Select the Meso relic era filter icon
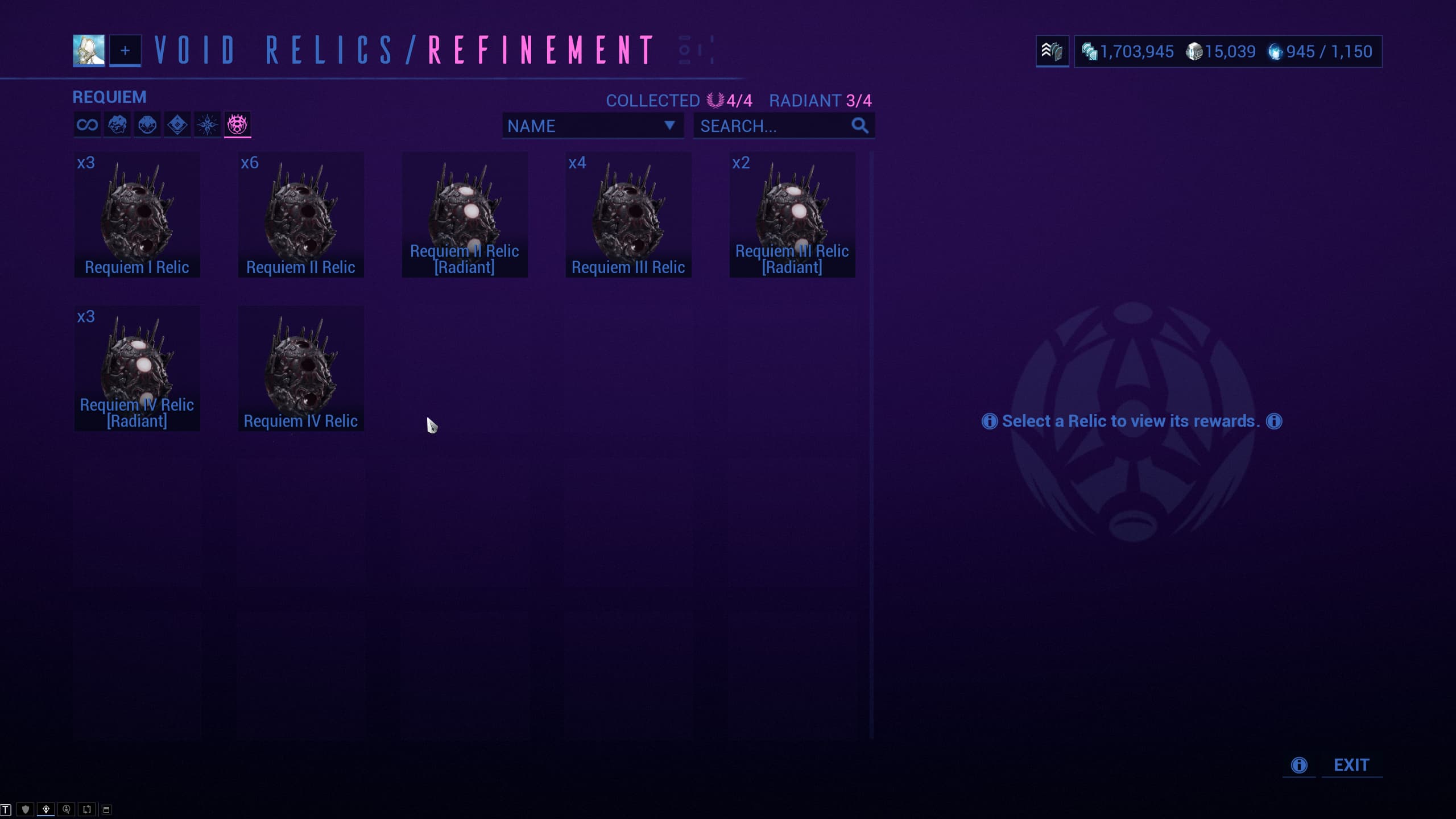The height and width of the screenshot is (819, 1456). (x=147, y=125)
